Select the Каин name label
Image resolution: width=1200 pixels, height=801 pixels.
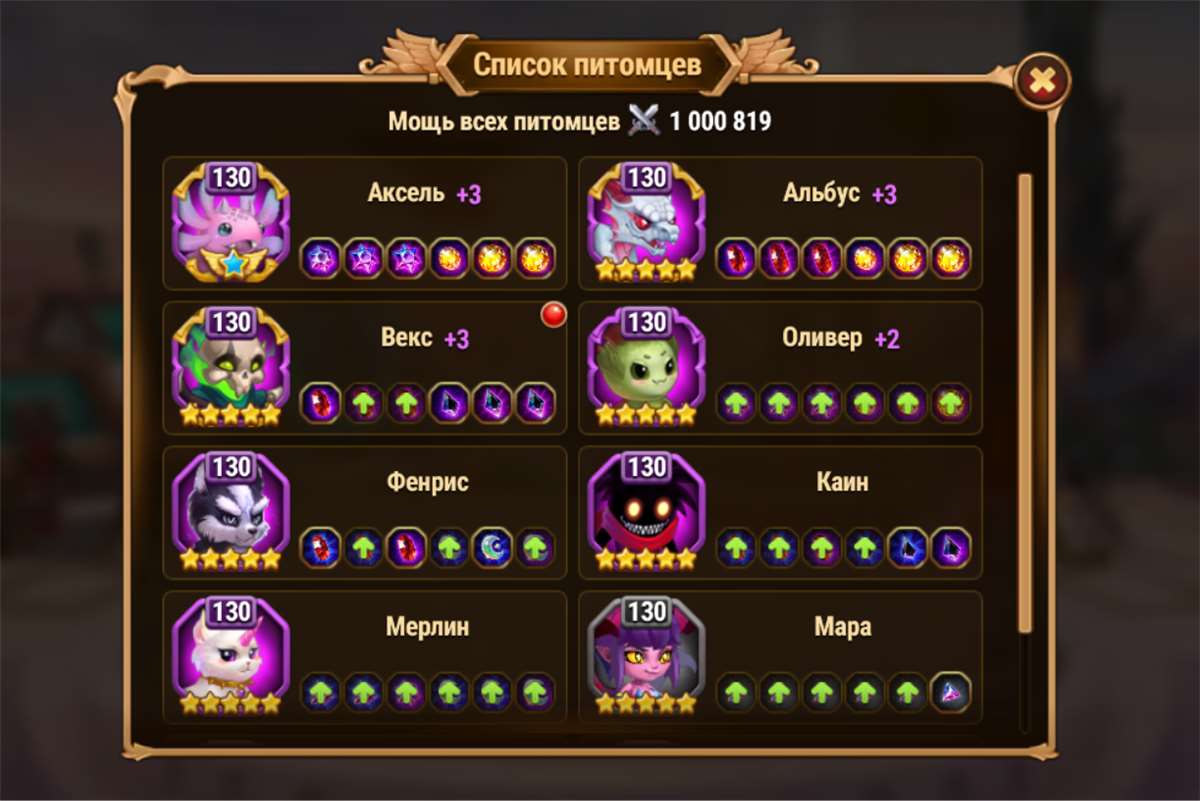(x=842, y=483)
